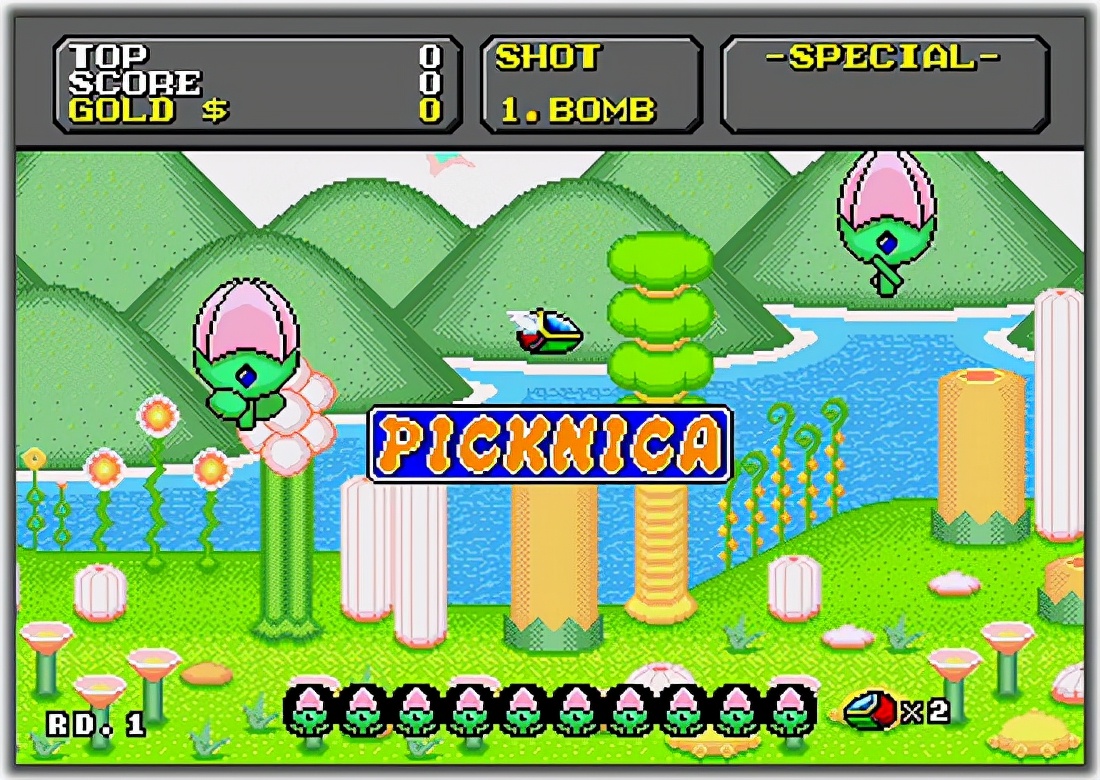The image size is (1100, 780).
Task: Select the 1.BOMB weapon in the SHOT panel
Action: [577, 110]
